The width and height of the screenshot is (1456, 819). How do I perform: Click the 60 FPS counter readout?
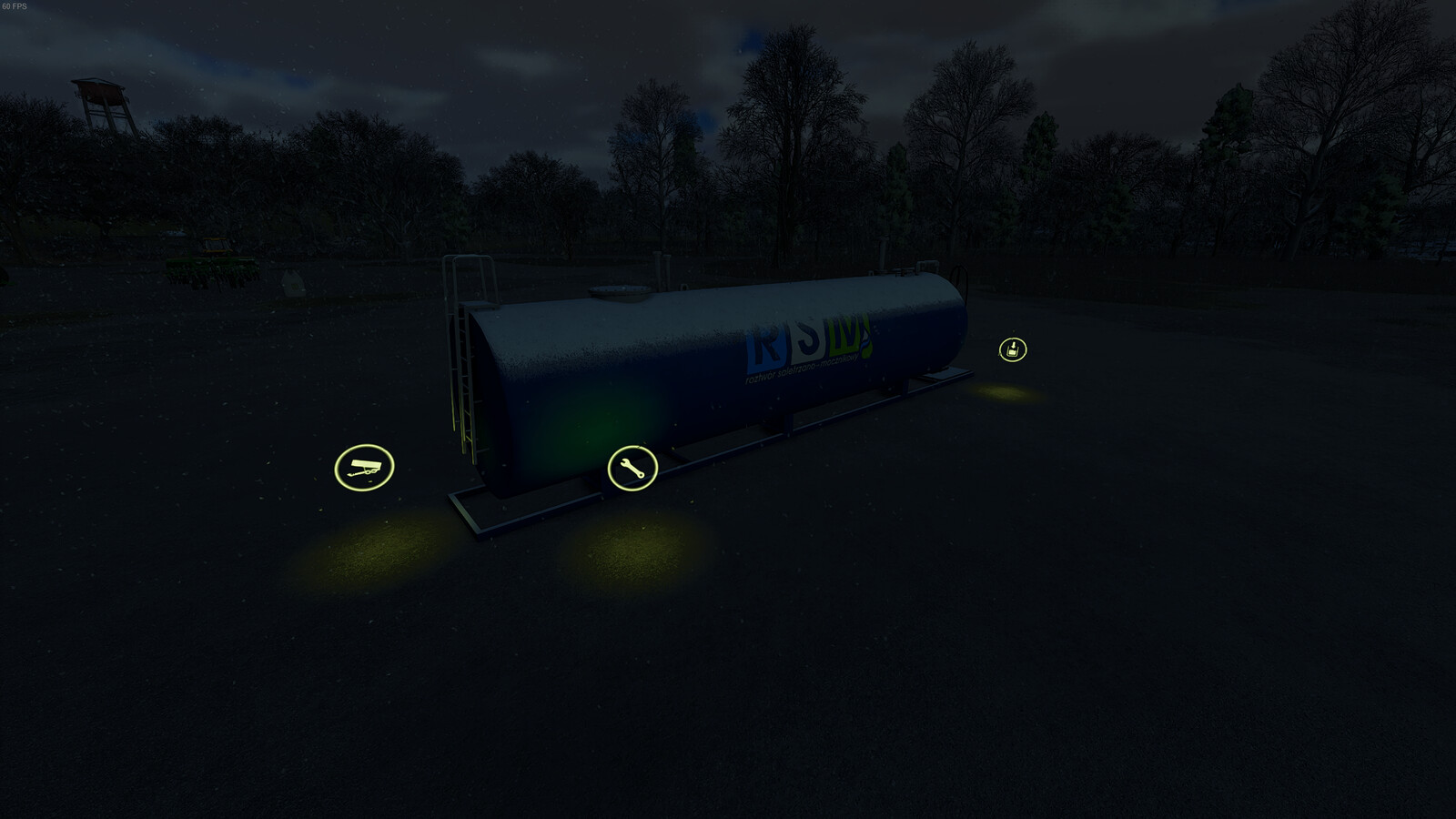click(16, 7)
